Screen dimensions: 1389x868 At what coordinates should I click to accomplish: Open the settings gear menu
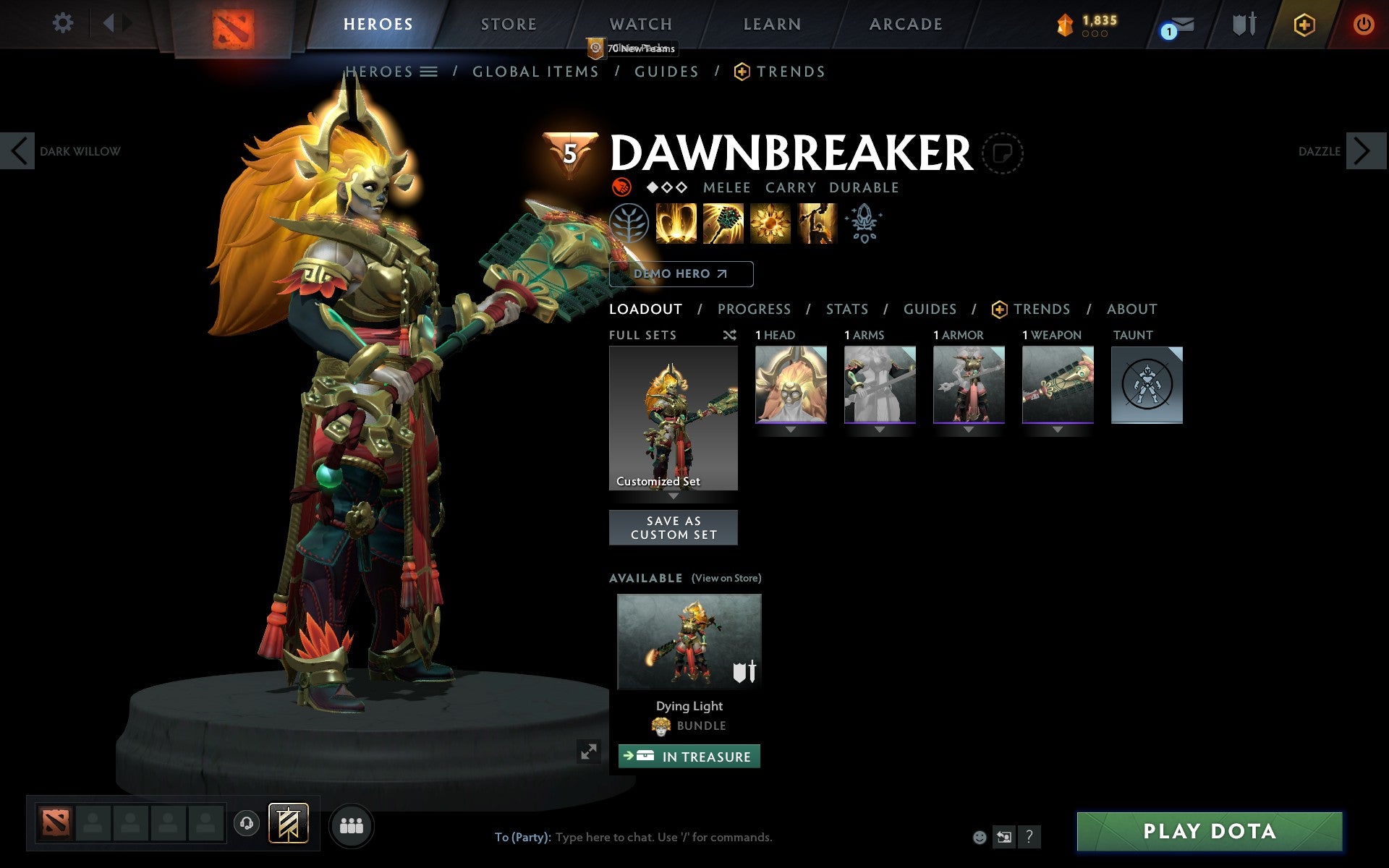tap(64, 23)
